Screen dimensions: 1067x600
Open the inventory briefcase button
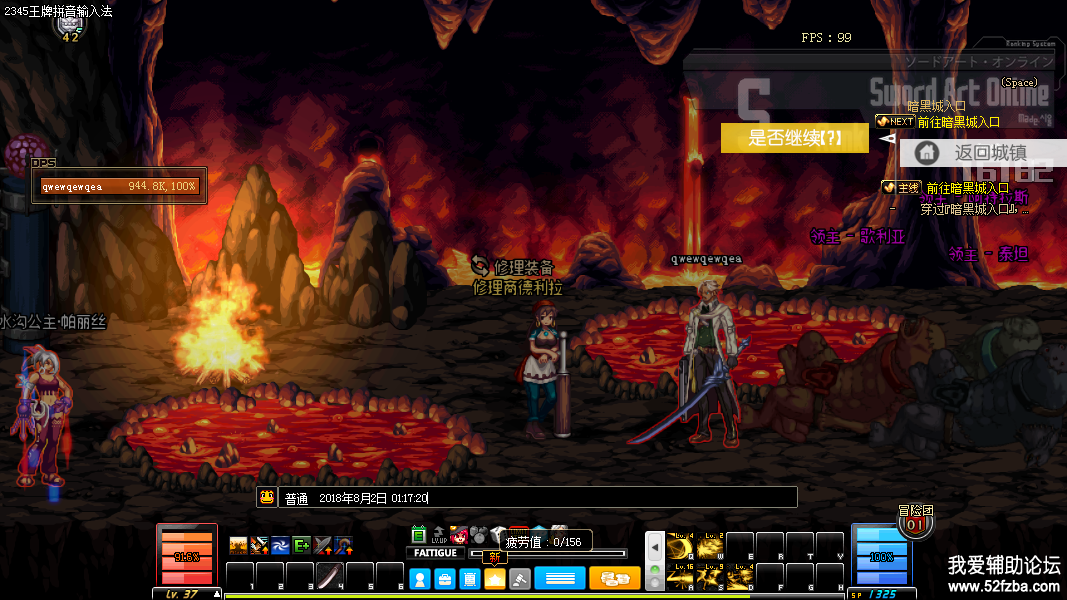pyautogui.click(x=445, y=578)
